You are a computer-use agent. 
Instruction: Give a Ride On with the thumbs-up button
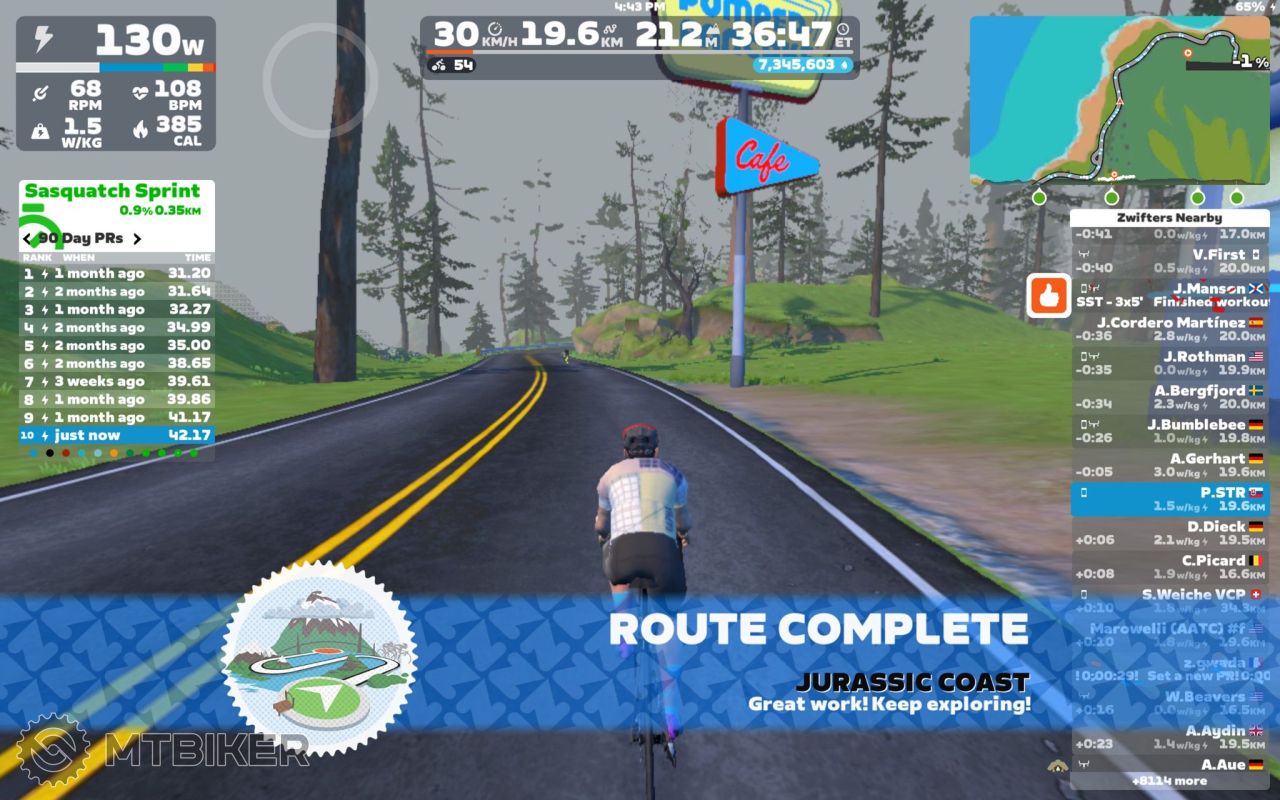click(1048, 297)
